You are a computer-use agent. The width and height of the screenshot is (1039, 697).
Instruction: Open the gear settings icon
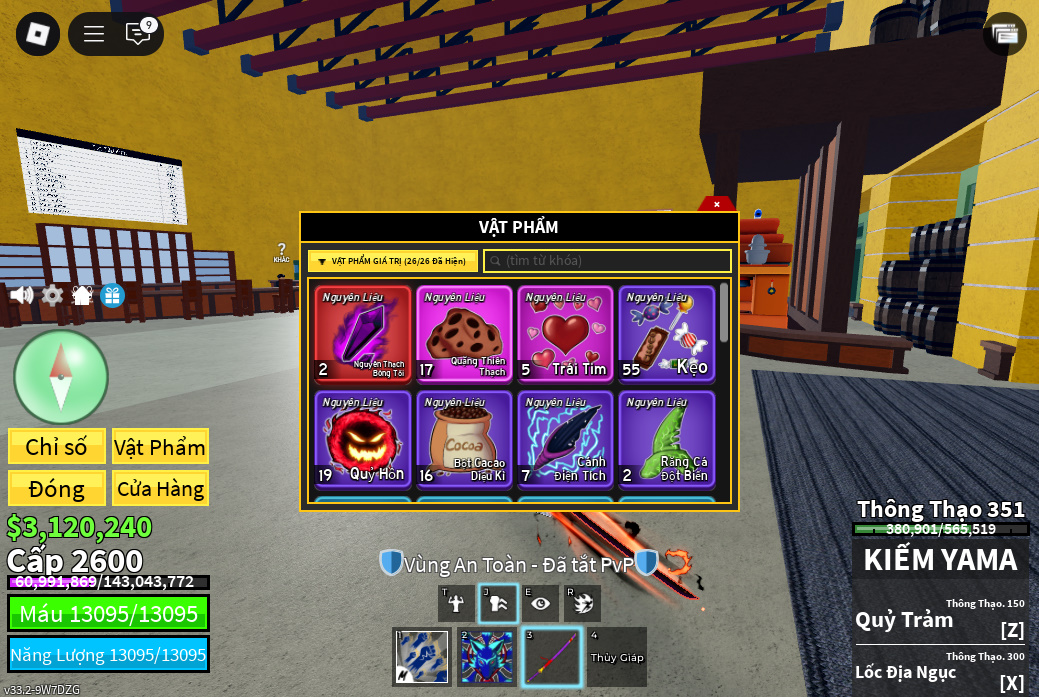click(x=52, y=295)
